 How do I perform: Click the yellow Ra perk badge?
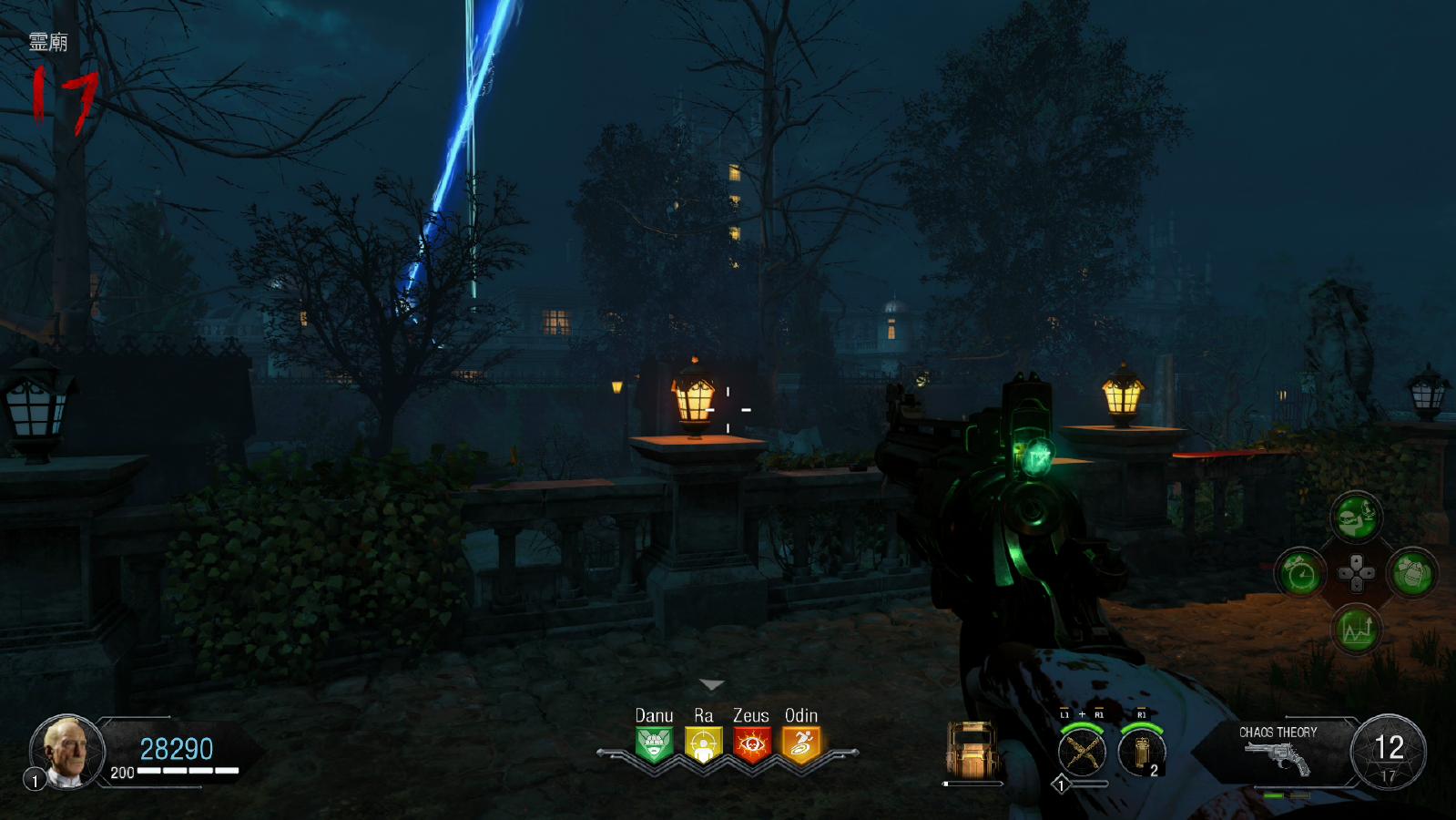(703, 745)
